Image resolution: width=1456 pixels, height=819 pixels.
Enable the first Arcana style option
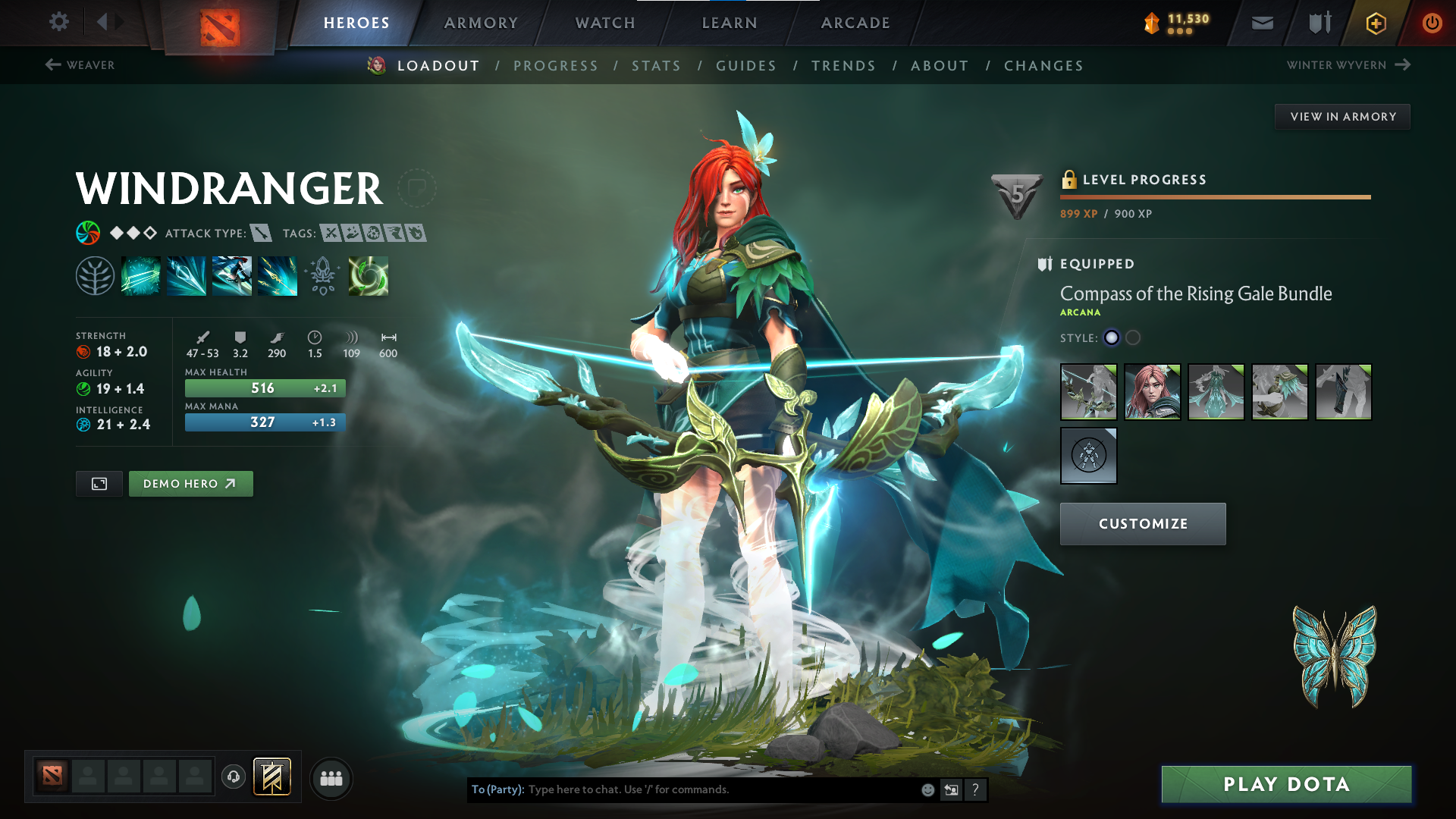1112,338
